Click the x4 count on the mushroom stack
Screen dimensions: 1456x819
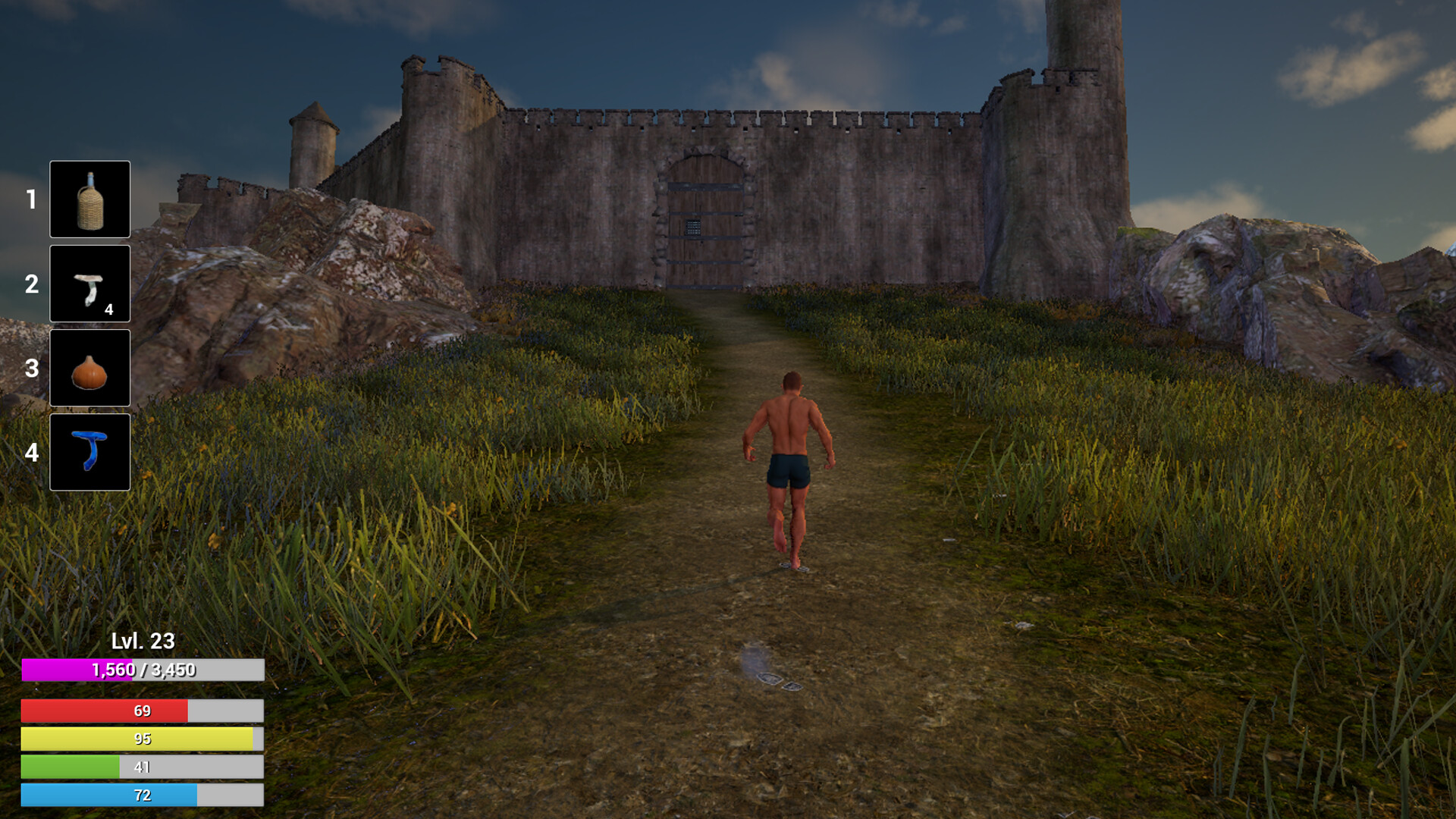click(x=109, y=308)
